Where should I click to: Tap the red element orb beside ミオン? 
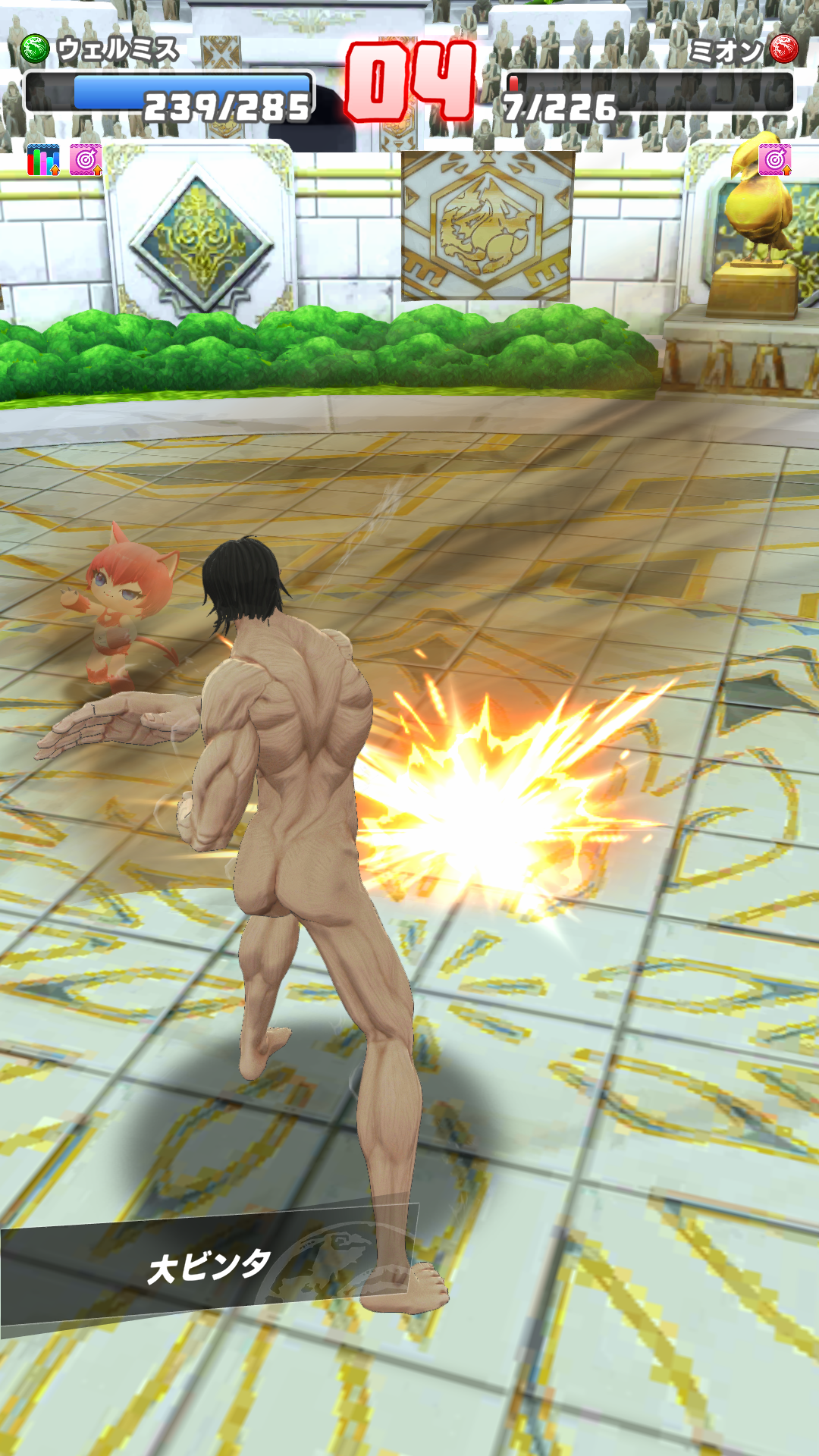[x=784, y=49]
